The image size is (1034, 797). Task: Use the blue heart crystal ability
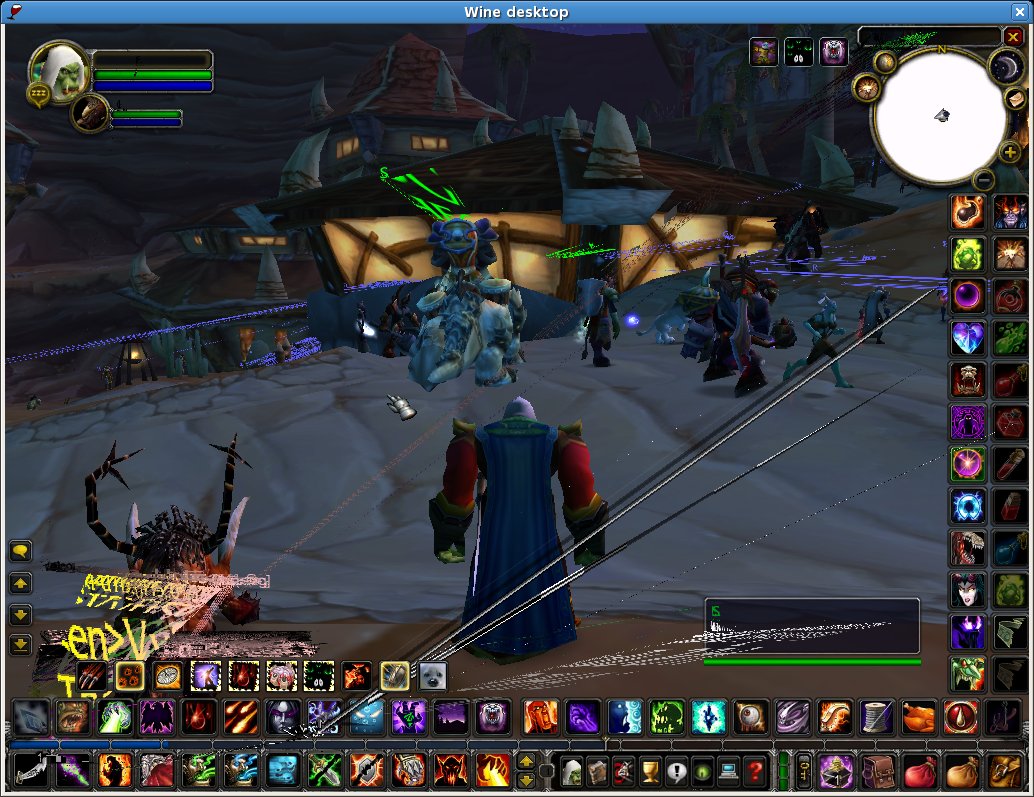point(967,338)
